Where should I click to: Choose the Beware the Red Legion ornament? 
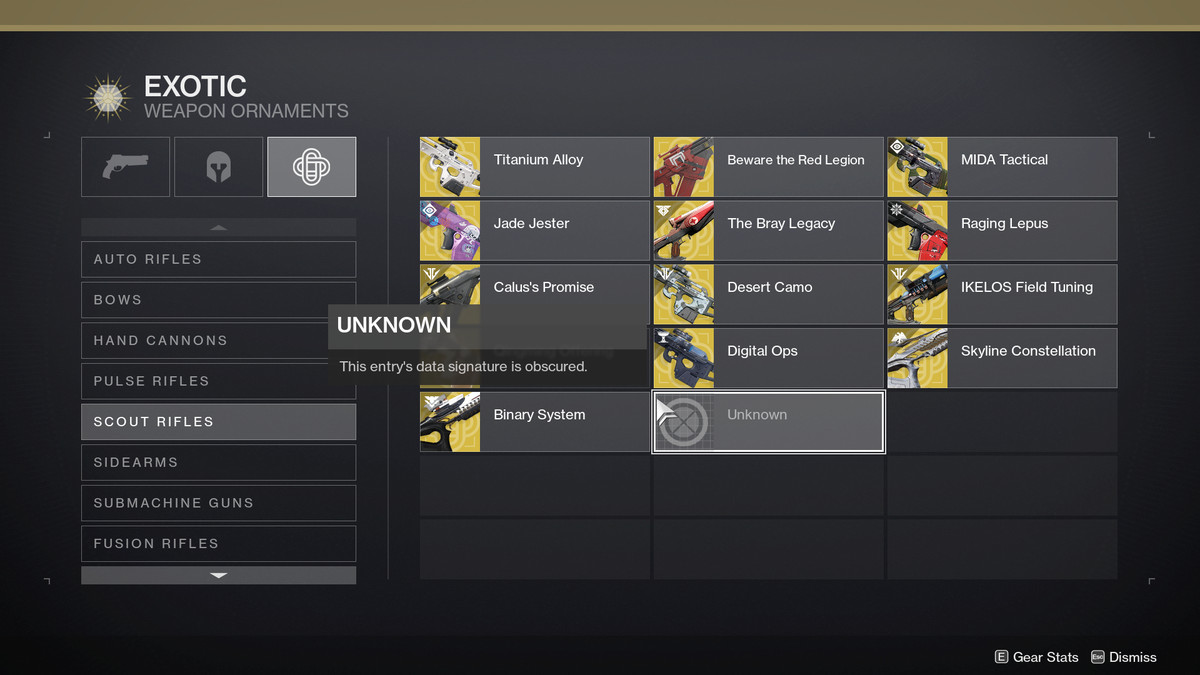click(768, 167)
